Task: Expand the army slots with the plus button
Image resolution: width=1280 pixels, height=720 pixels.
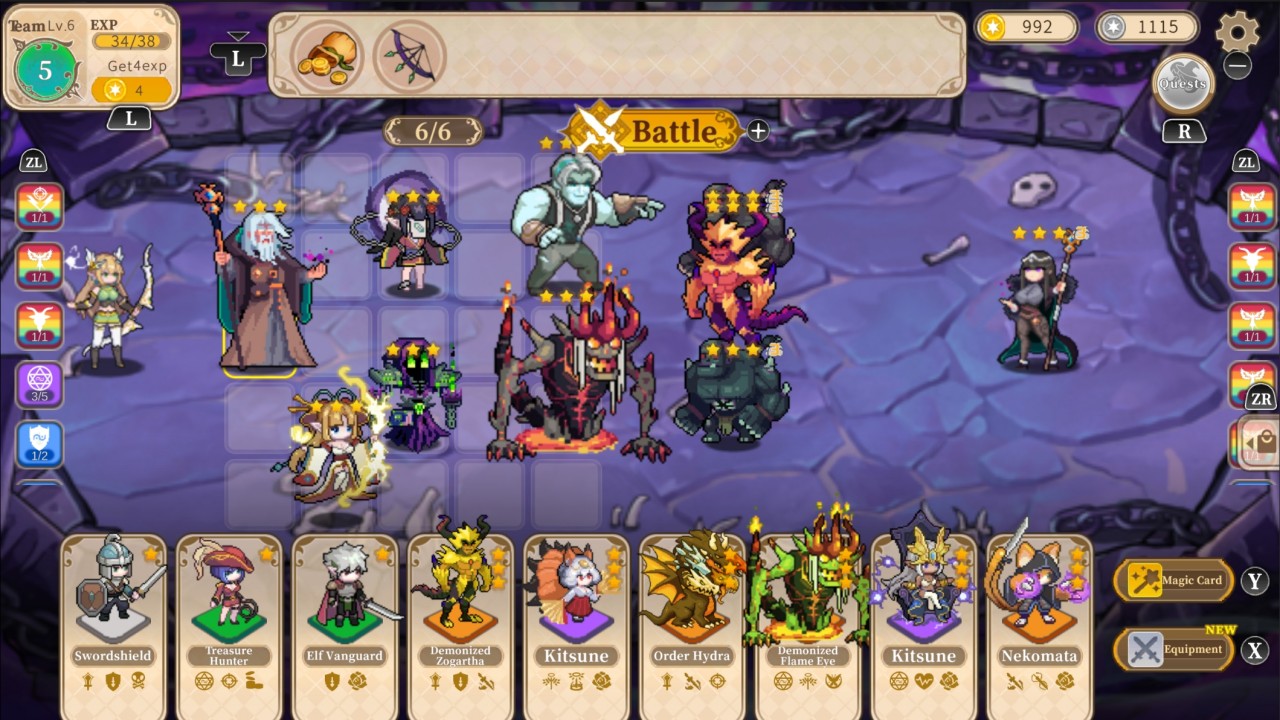Action: pos(757,130)
